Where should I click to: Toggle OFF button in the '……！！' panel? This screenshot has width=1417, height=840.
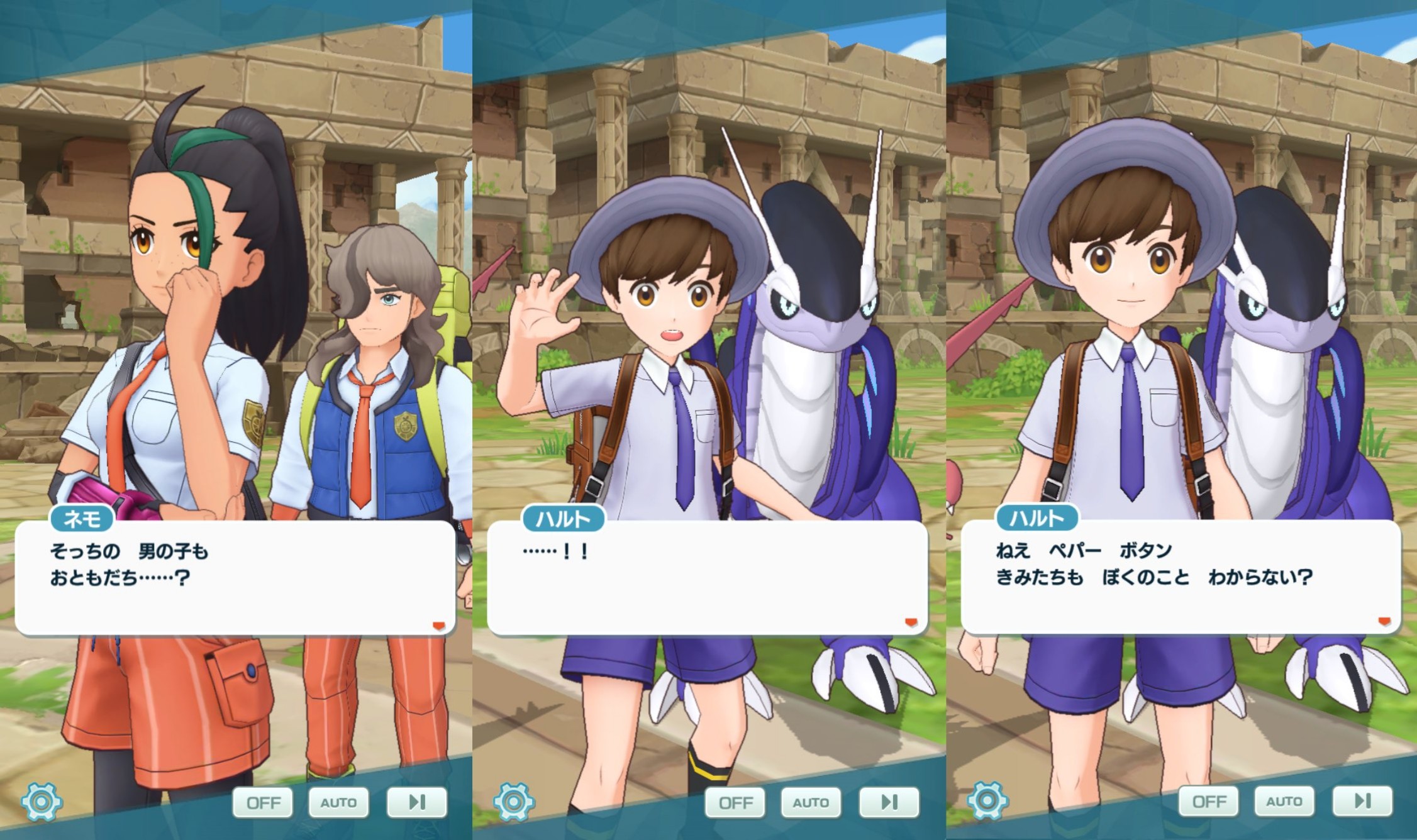[x=735, y=802]
